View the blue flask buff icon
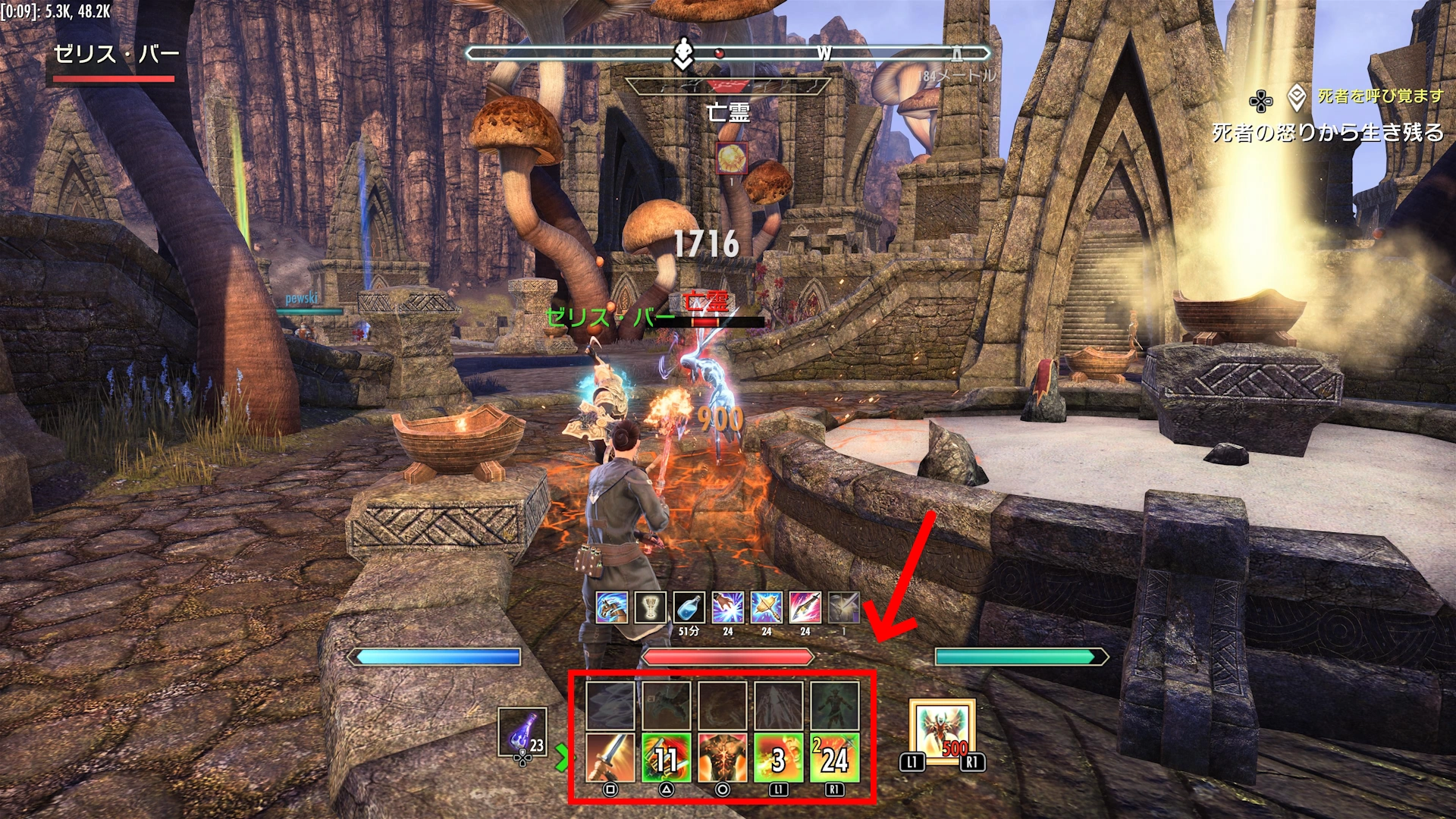Viewport: 1456px width, 819px height. 689,607
